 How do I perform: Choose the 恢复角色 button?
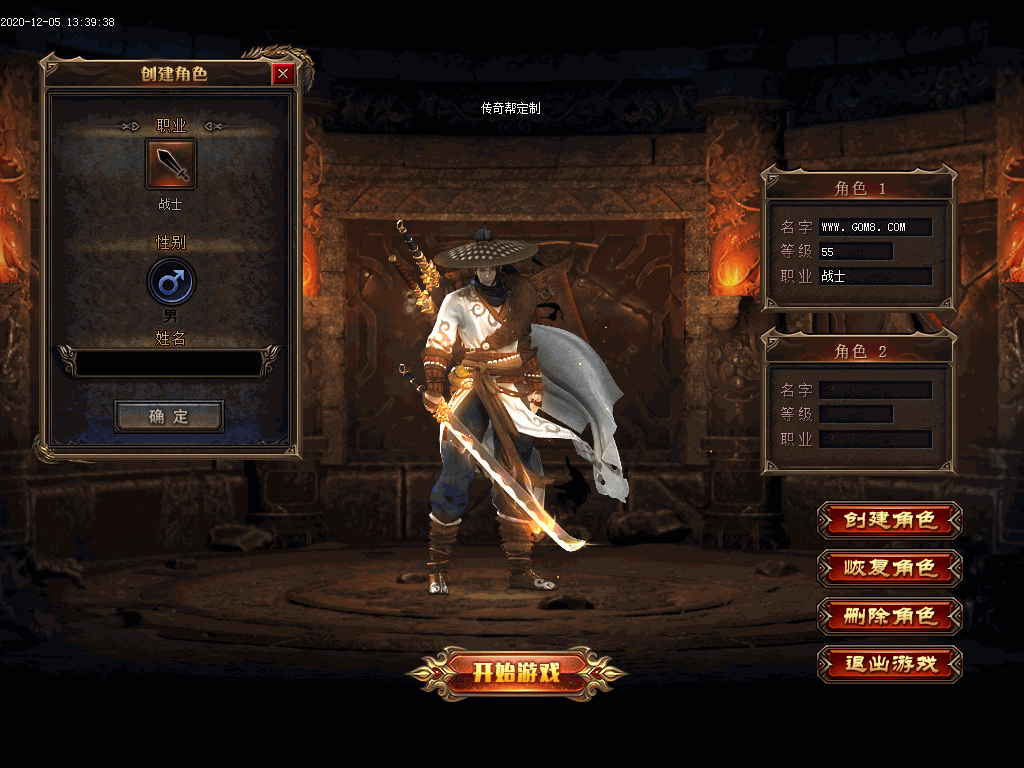889,568
